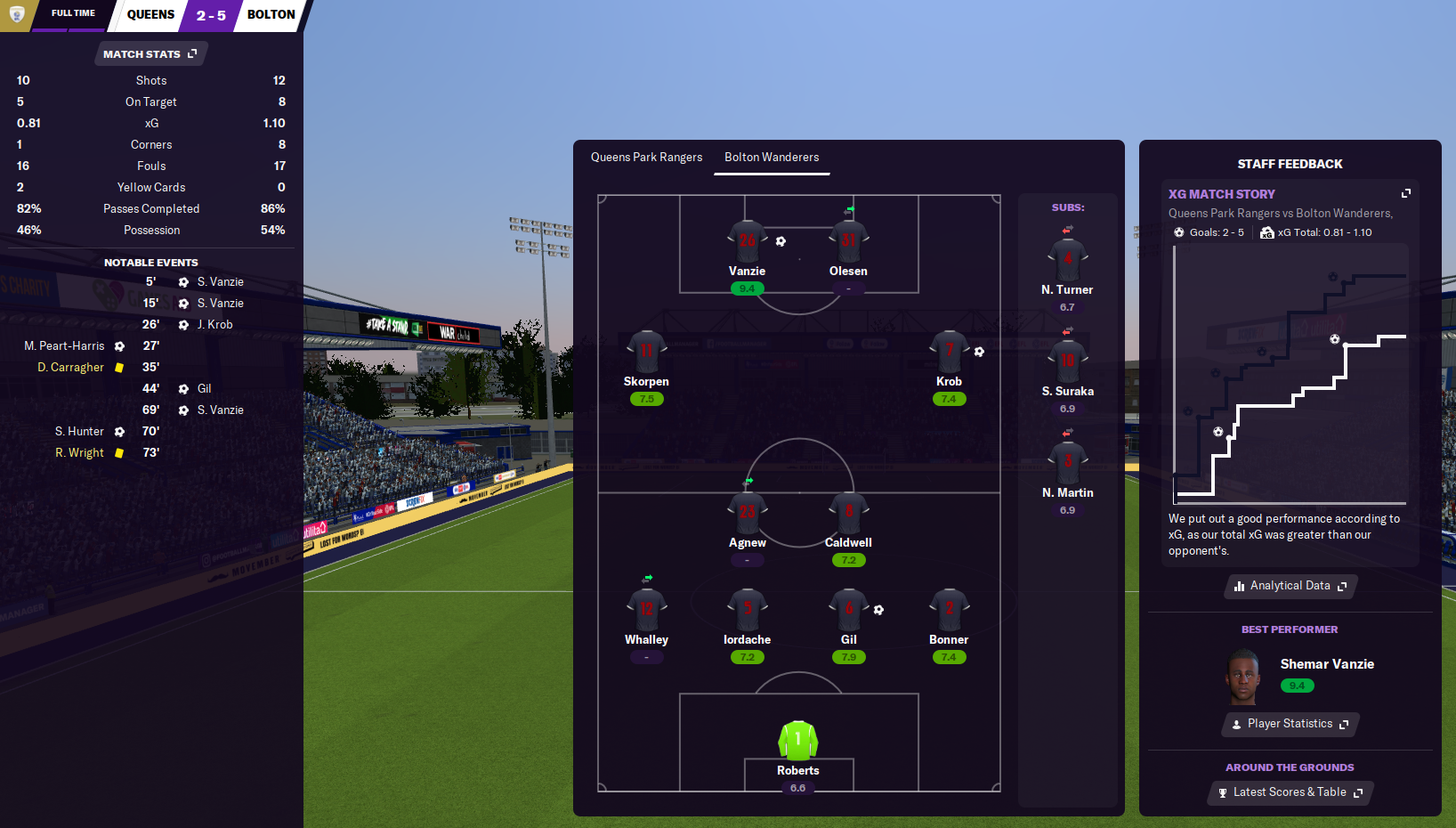Screen dimensions: 1456x828
Task: Choose substitute N. Turner
Action: tap(1067, 261)
